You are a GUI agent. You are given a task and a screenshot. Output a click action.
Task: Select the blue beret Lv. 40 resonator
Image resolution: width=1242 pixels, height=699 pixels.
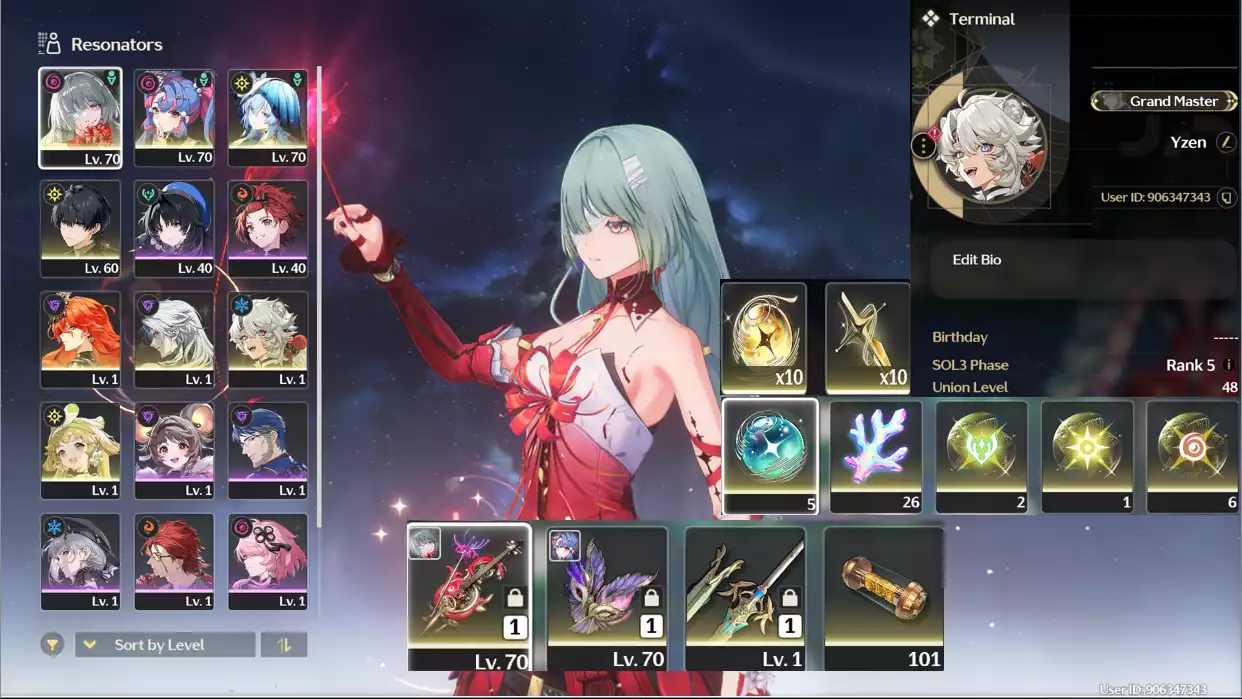[174, 228]
